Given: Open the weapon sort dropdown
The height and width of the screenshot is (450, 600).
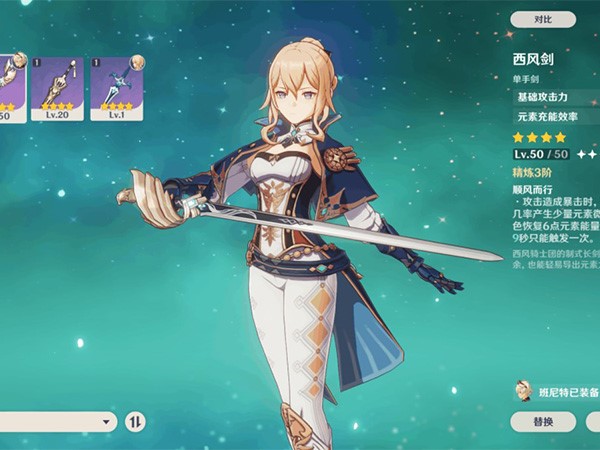Looking at the screenshot, I should [x=58, y=422].
